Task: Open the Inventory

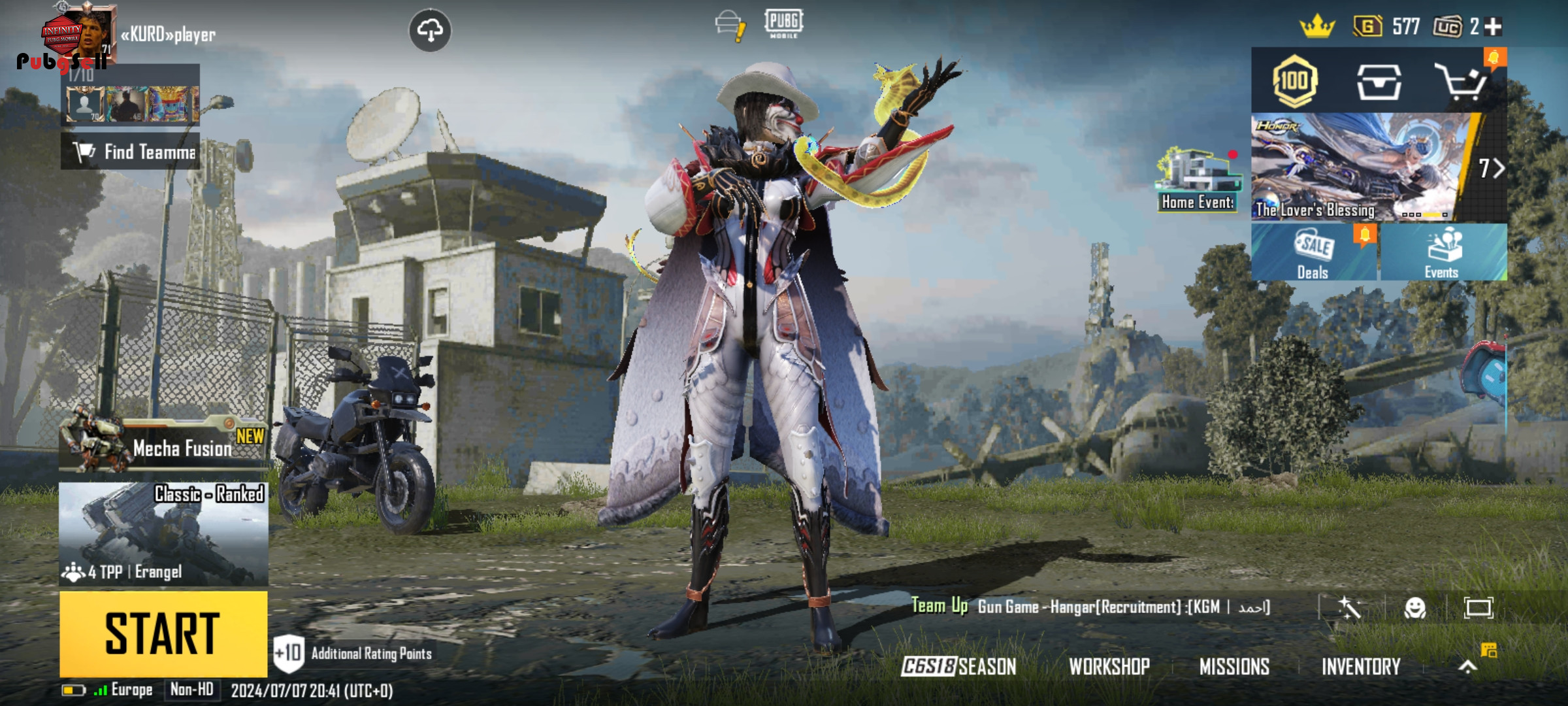Action: tap(1361, 666)
